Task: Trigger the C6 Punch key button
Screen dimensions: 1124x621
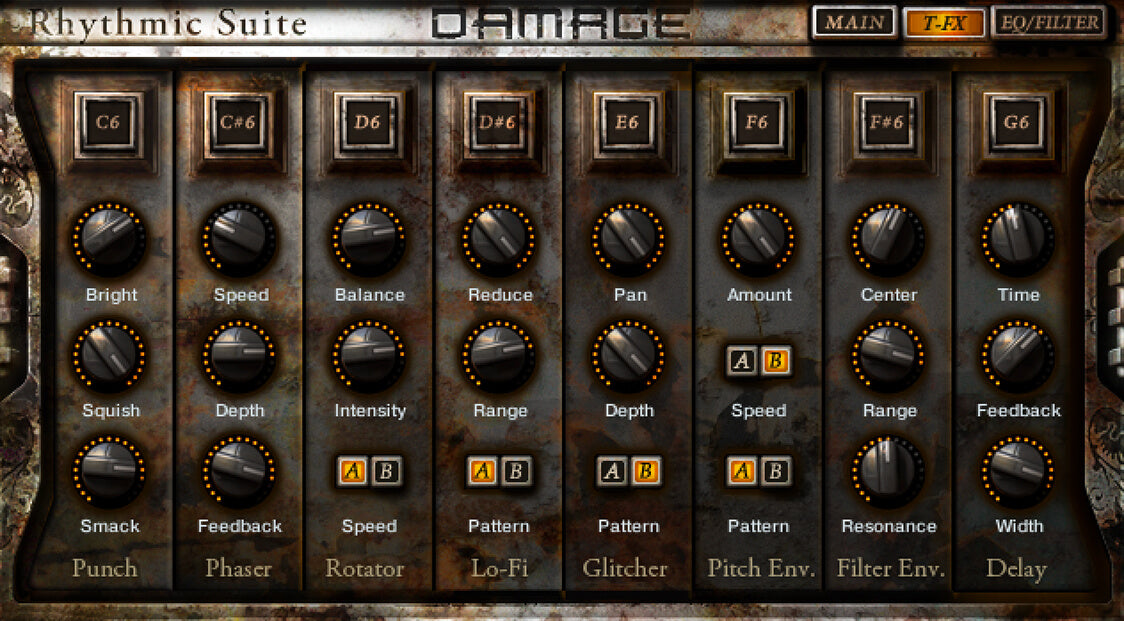Action: [x=107, y=124]
